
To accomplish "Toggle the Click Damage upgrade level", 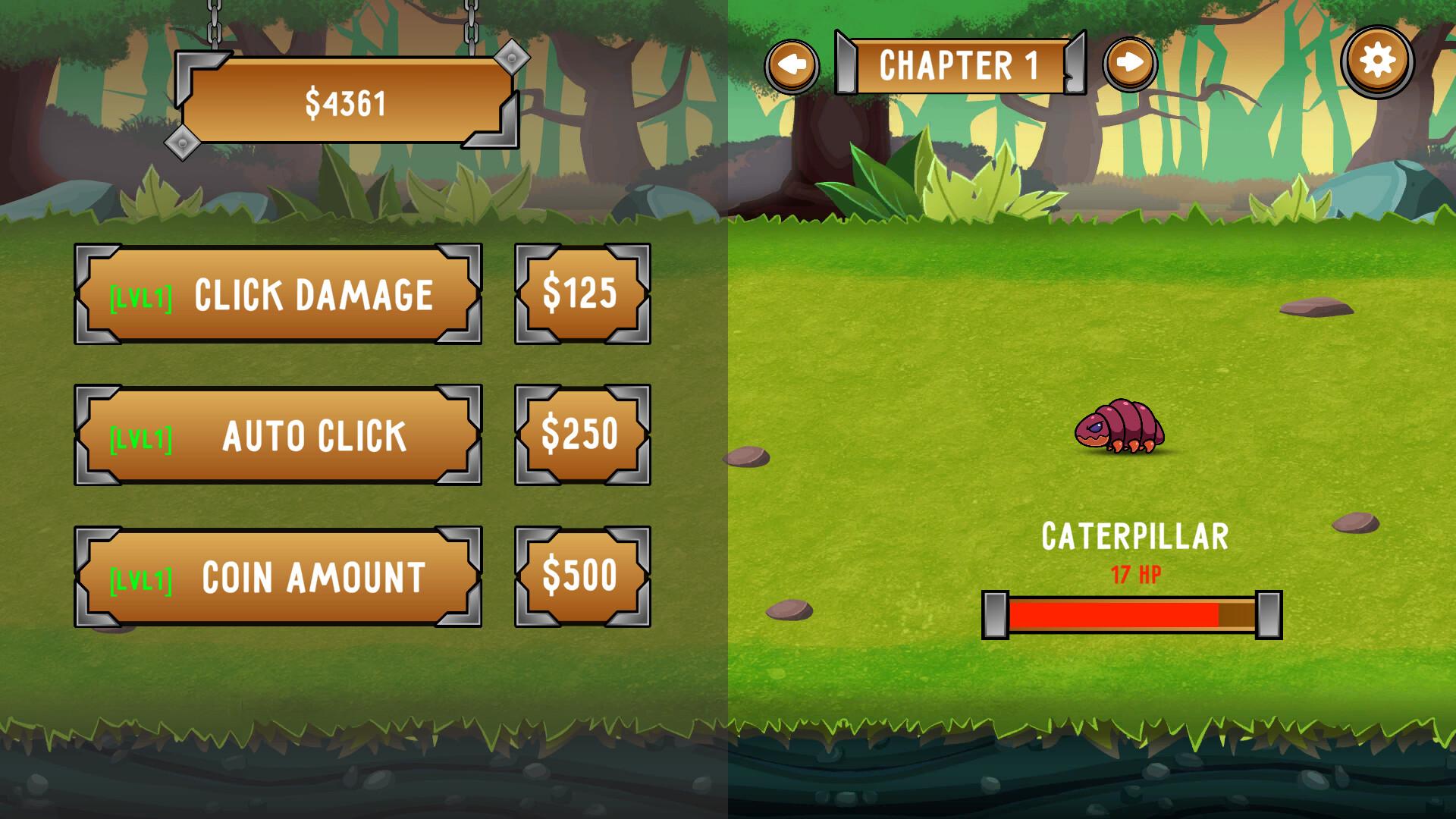I will [278, 293].
